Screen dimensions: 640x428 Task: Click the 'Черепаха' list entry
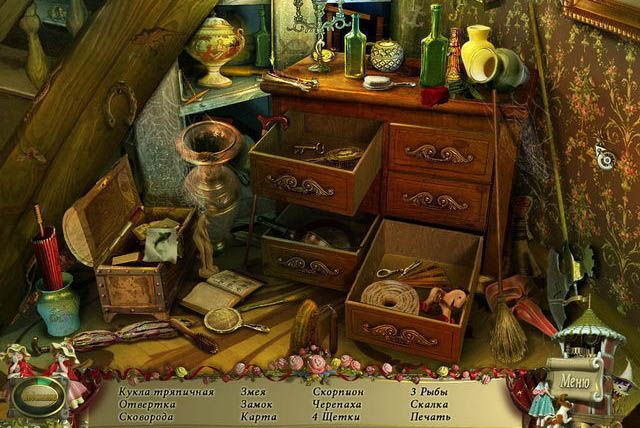(336, 404)
